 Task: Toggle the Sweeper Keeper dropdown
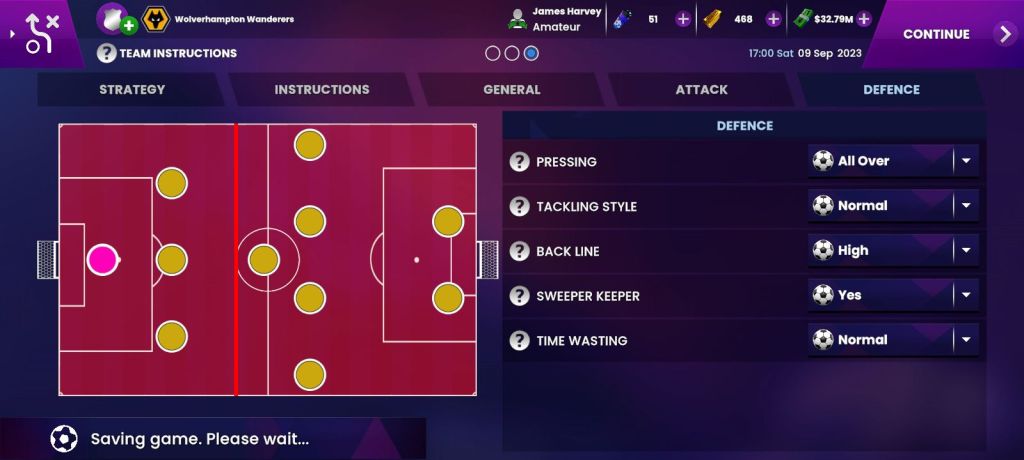893,295
